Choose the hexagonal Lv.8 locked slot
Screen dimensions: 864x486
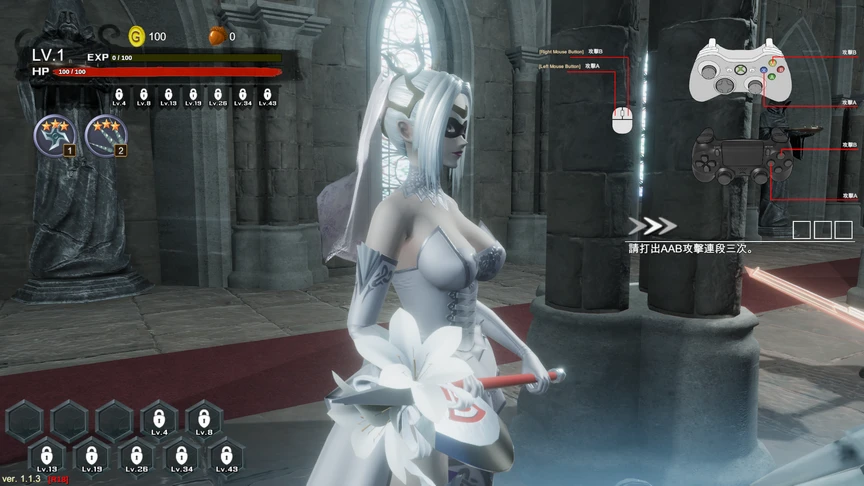(204, 420)
